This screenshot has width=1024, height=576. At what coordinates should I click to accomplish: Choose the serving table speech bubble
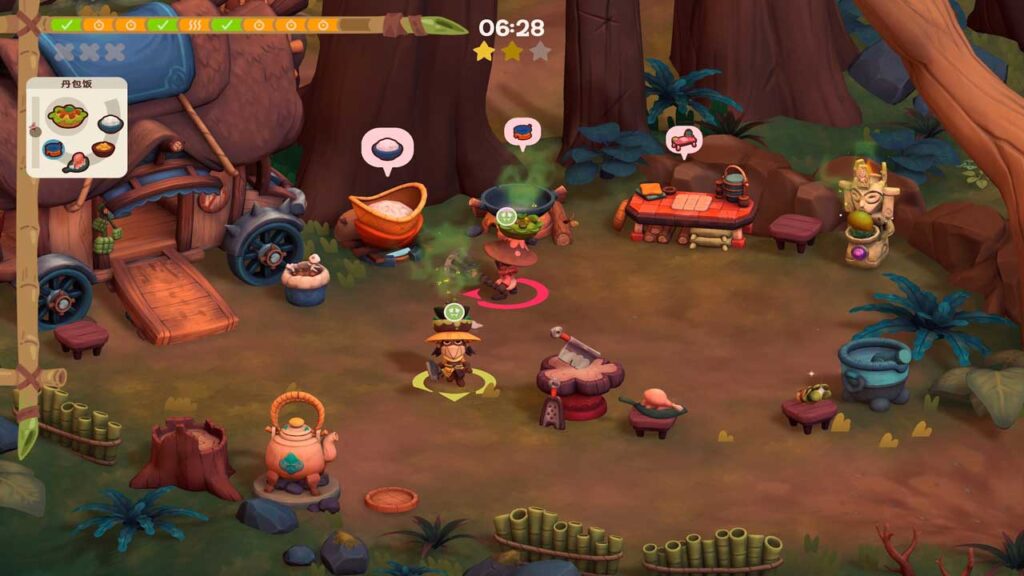pyautogui.click(x=683, y=141)
